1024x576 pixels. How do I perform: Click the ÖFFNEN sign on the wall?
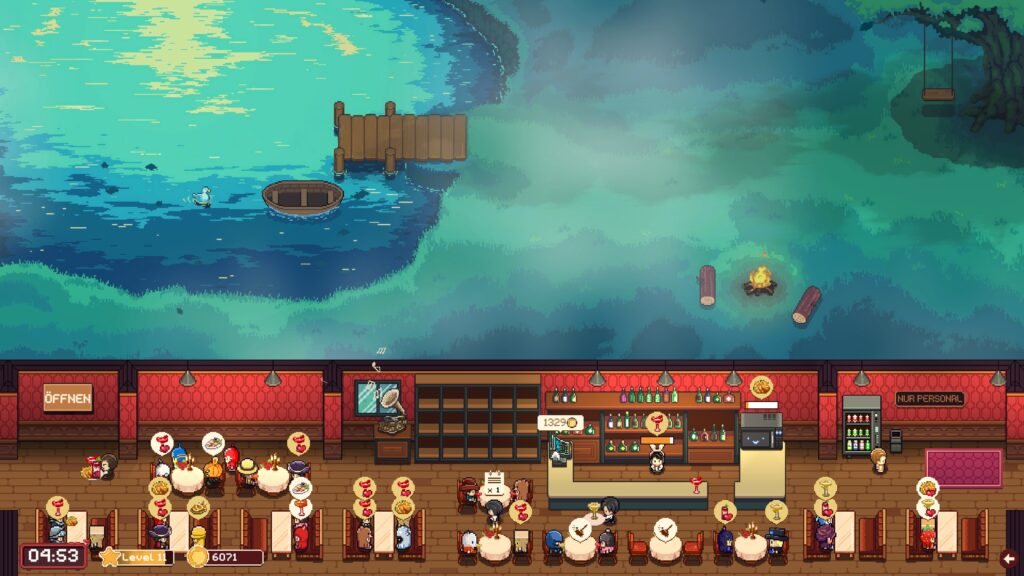click(x=67, y=398)
